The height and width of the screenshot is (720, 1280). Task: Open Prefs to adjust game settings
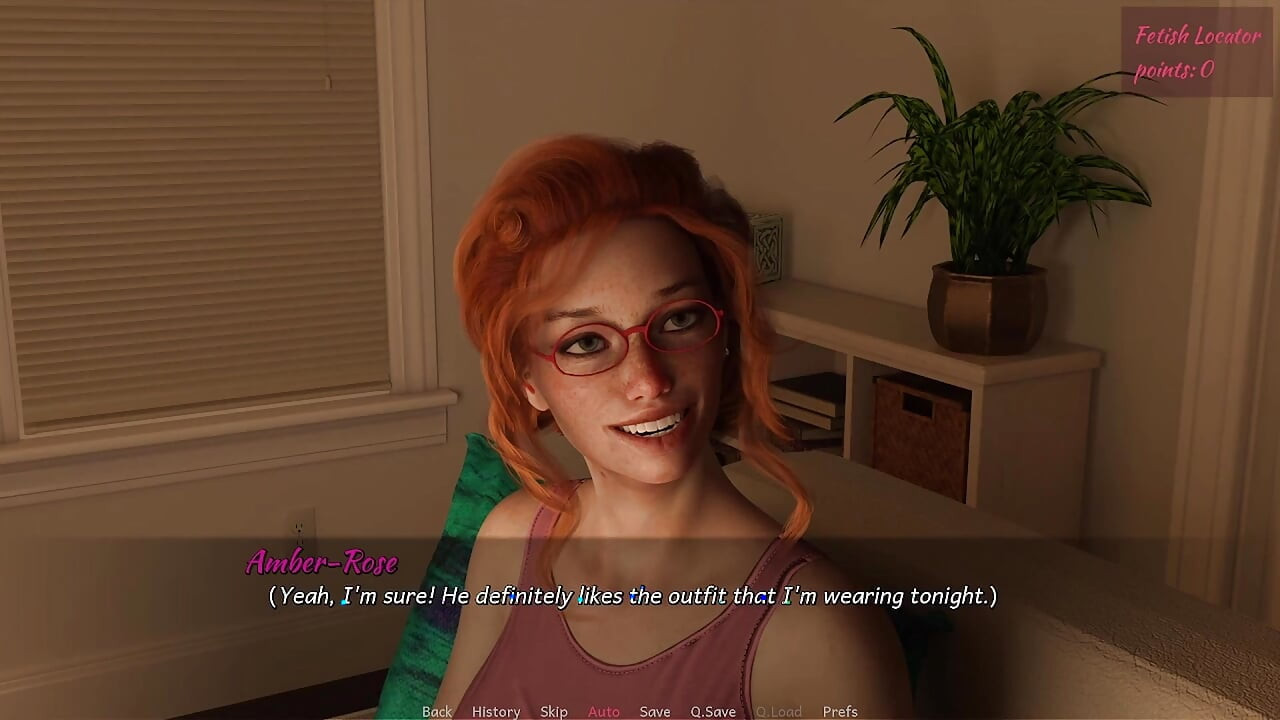[x=840, y=711]
